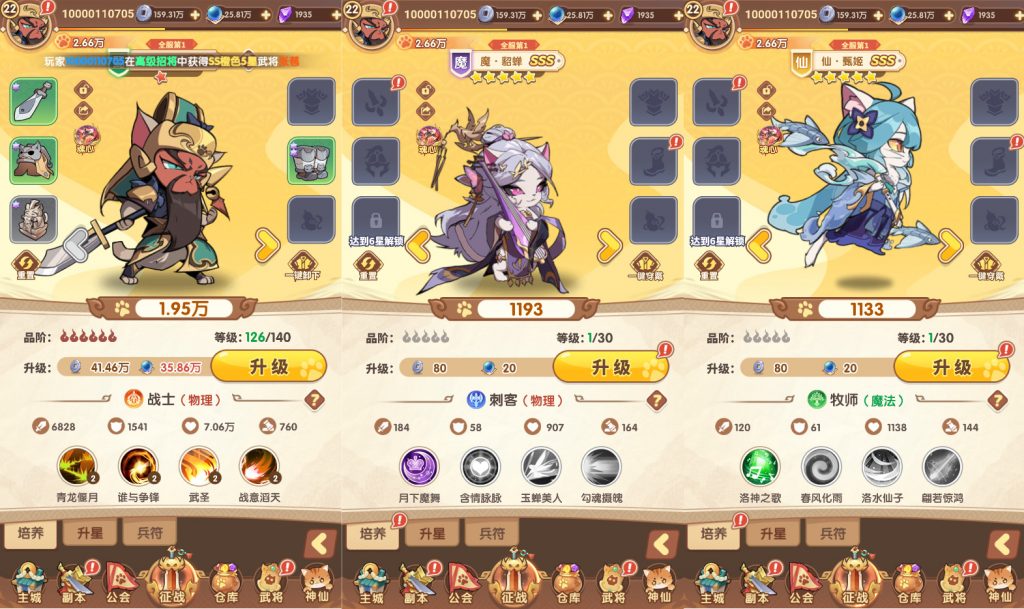1024x609 pixels.
Task: Select the 青龙偃月 skill icon
Action: [78, 466]
